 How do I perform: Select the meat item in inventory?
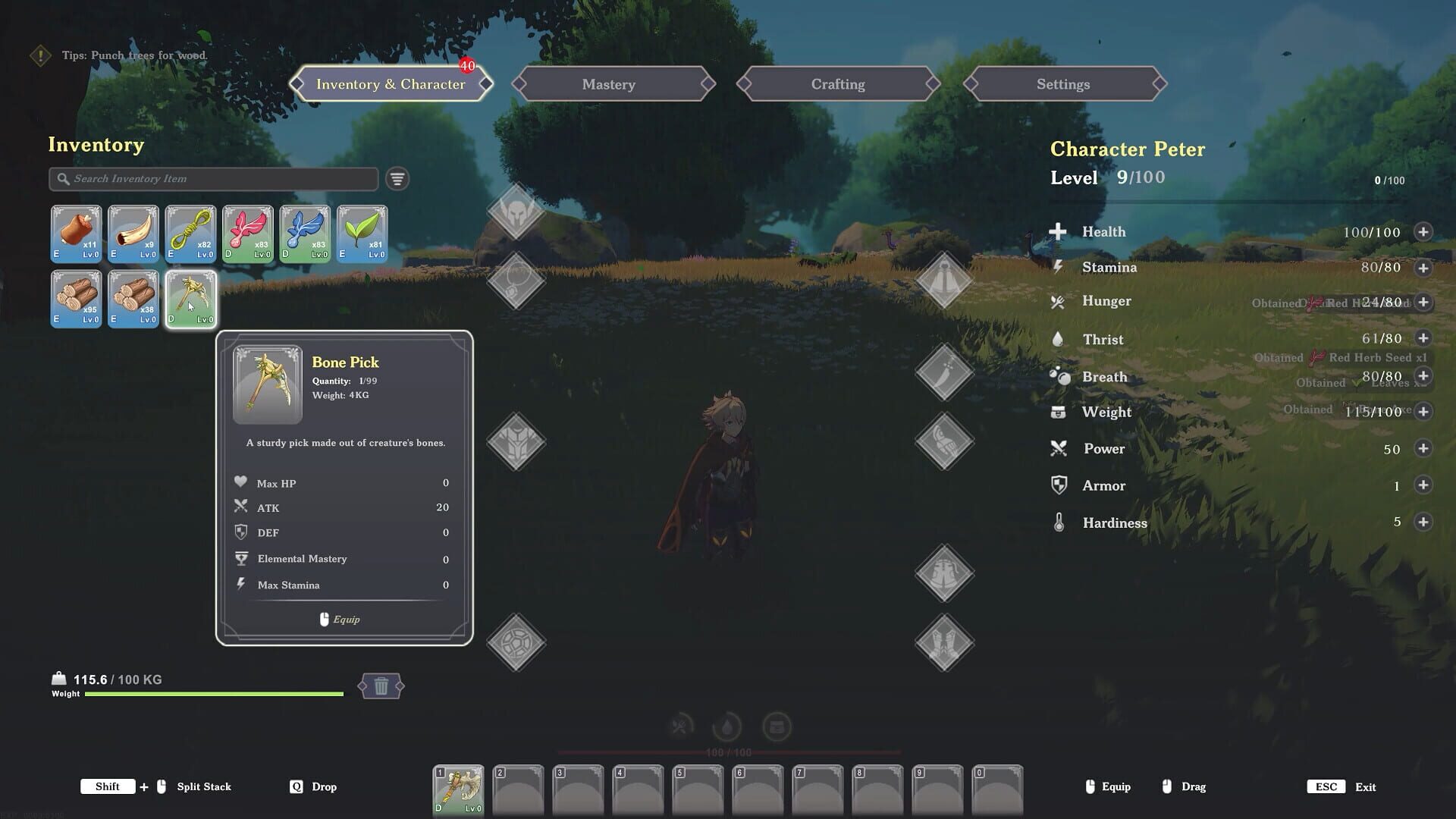pos(76,233)
